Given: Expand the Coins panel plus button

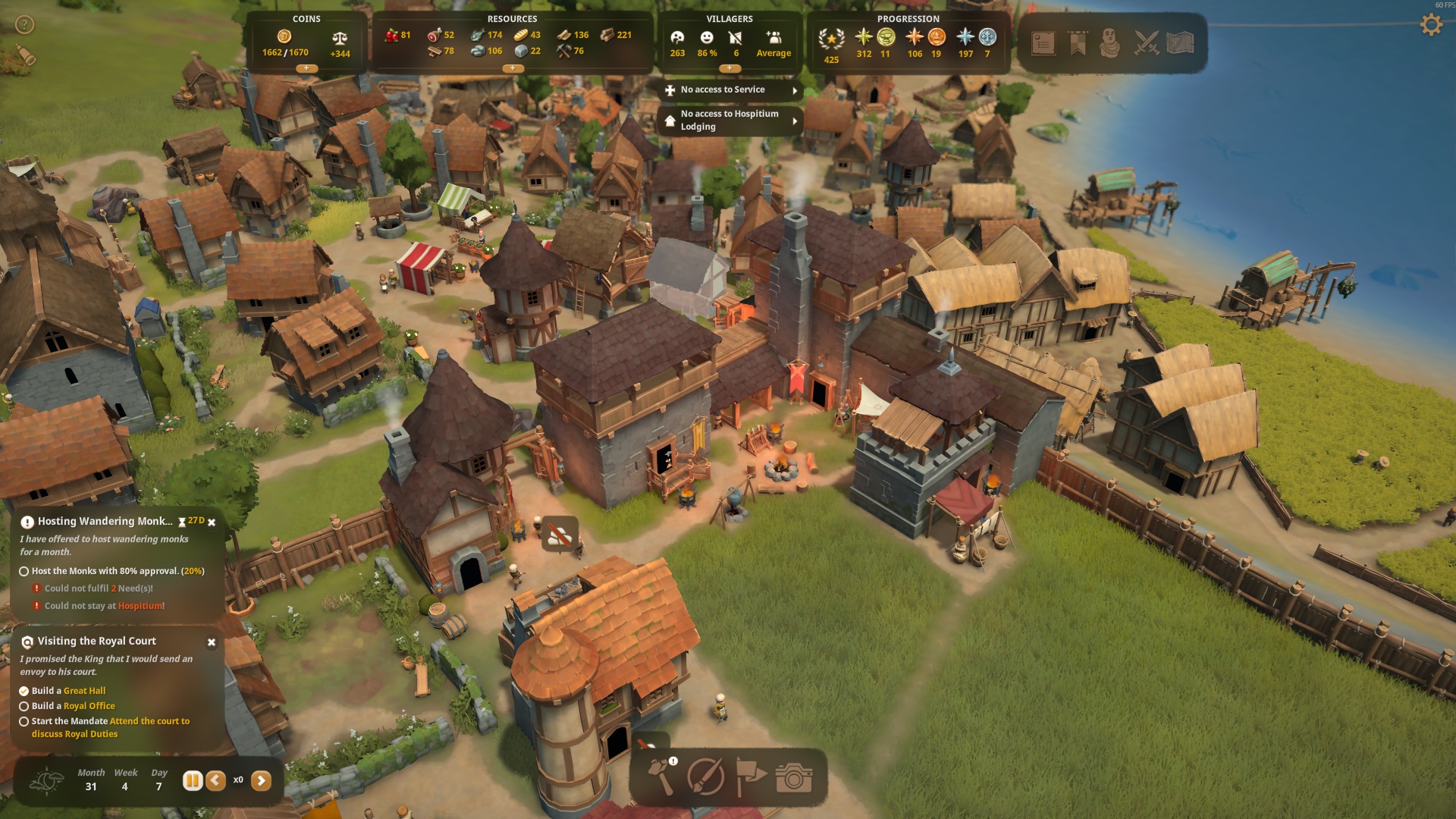Looking at the screenshot, I should point(306,68).
